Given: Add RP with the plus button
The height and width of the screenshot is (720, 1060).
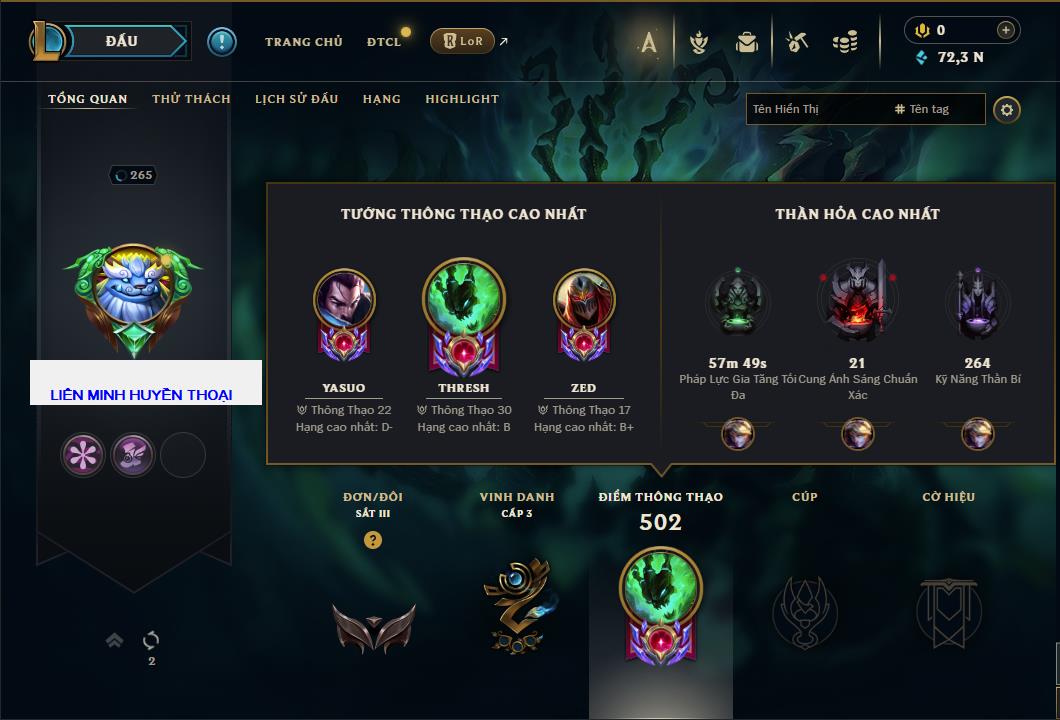Looking at the screenshot, I should [x=1006, y=30].
